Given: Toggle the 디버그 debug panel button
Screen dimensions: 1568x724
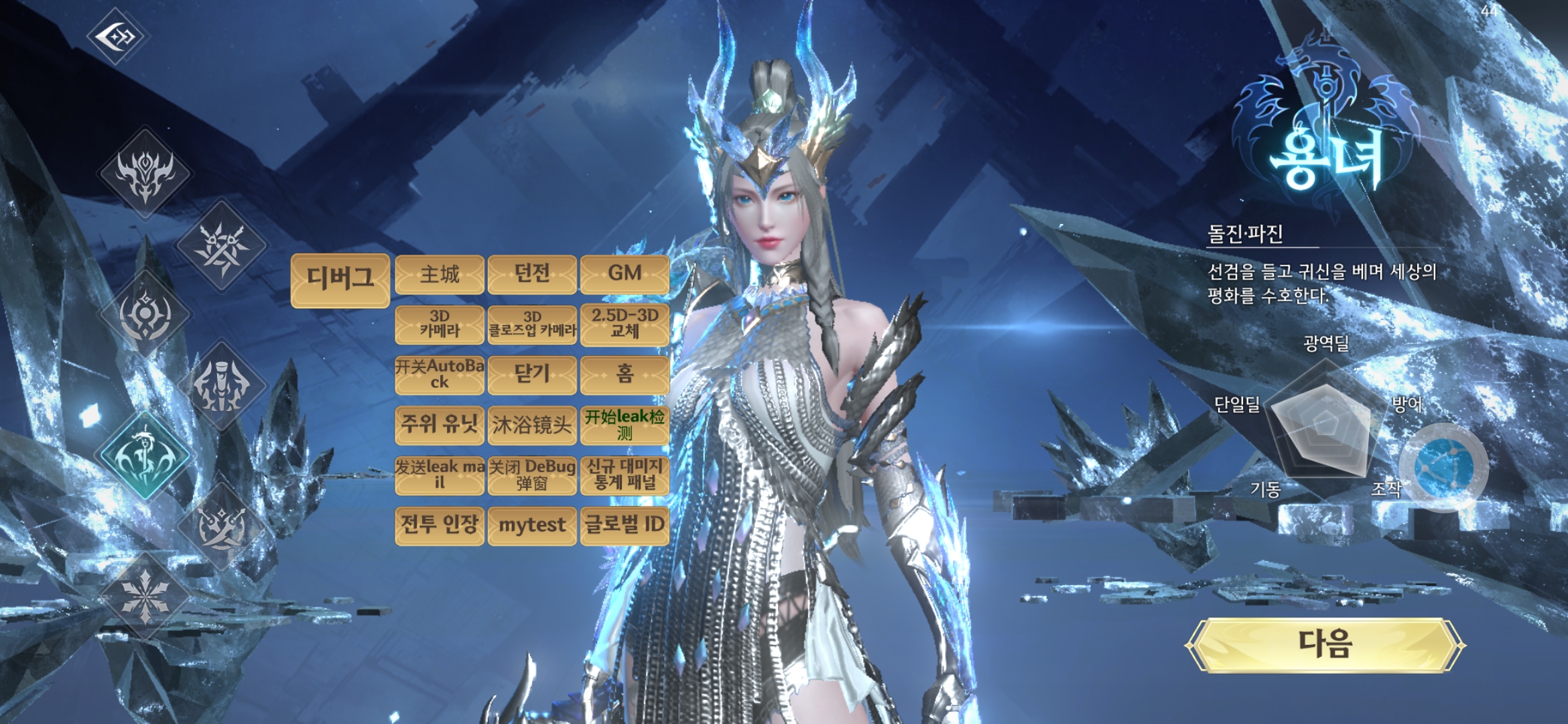Looking at the screenshot, I should click(x=340, y=280).
